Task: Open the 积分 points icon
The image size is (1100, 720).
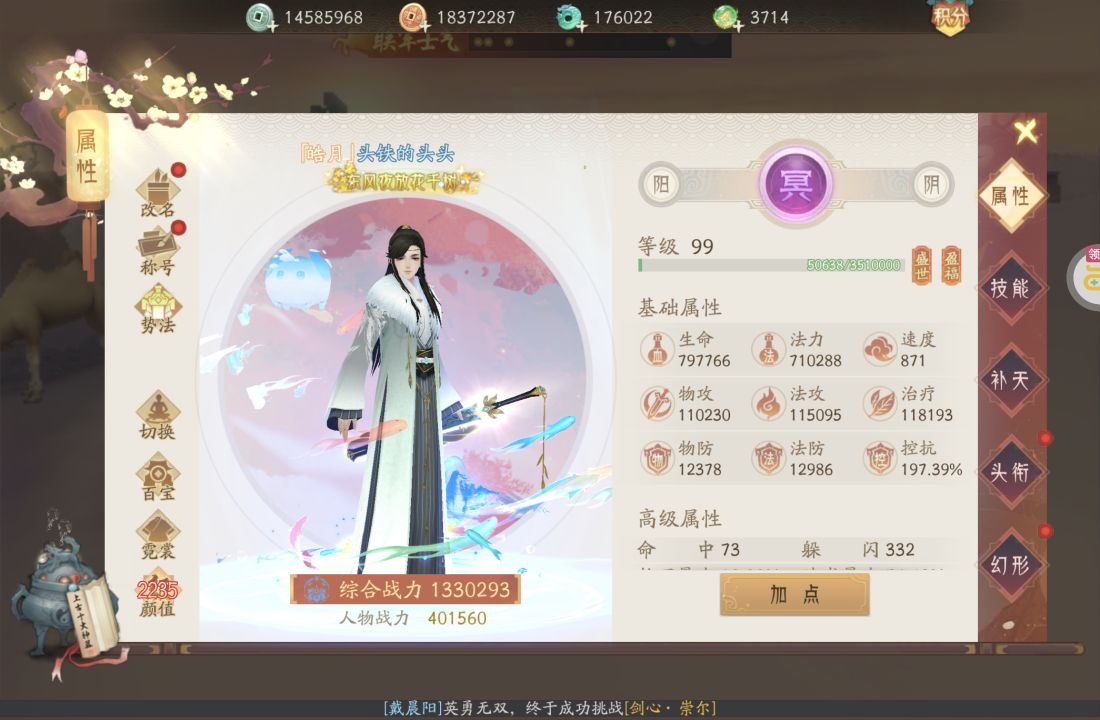Action: (950, 17)
